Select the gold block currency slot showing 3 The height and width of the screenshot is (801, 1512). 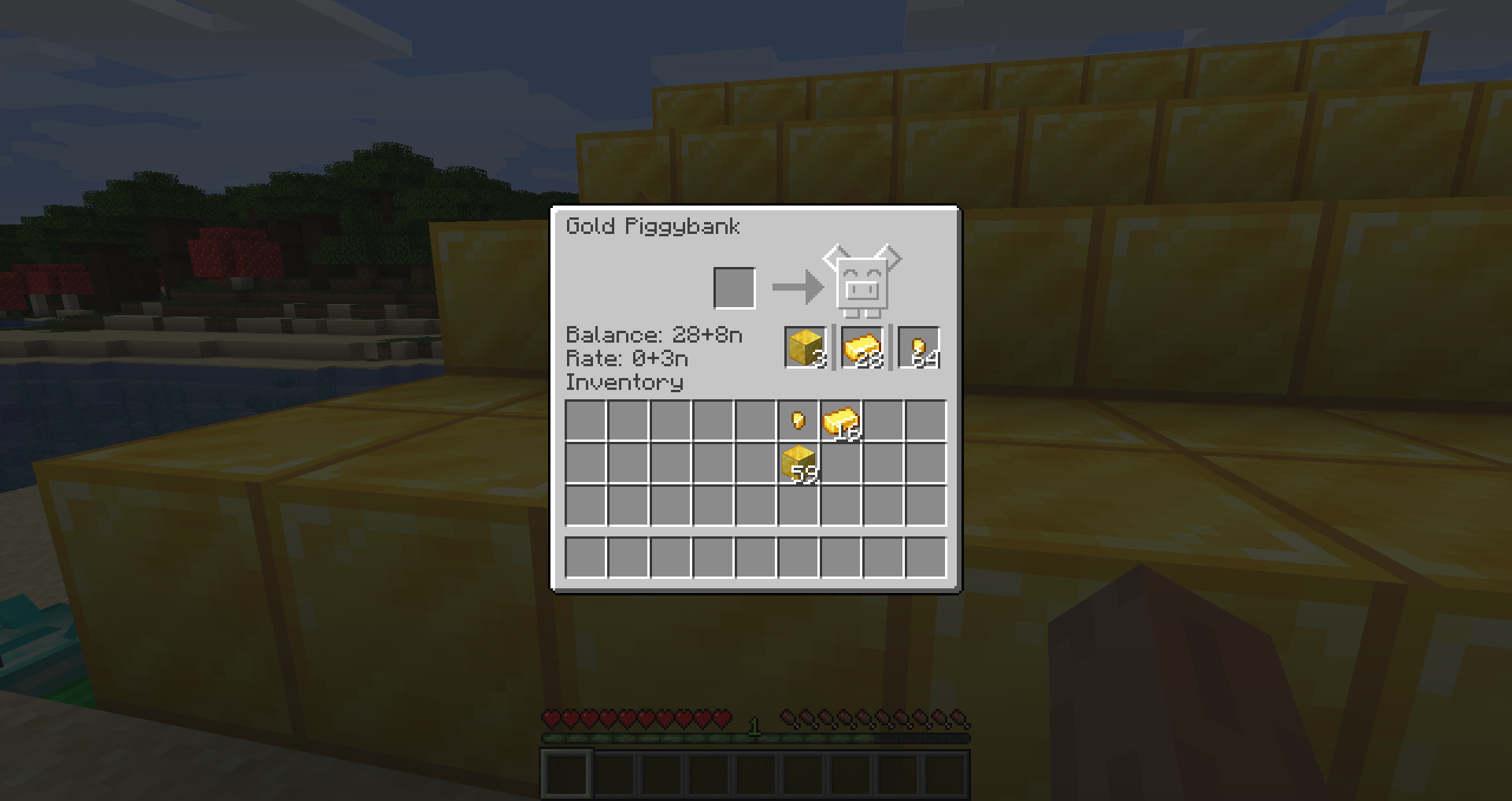[803, 348]
